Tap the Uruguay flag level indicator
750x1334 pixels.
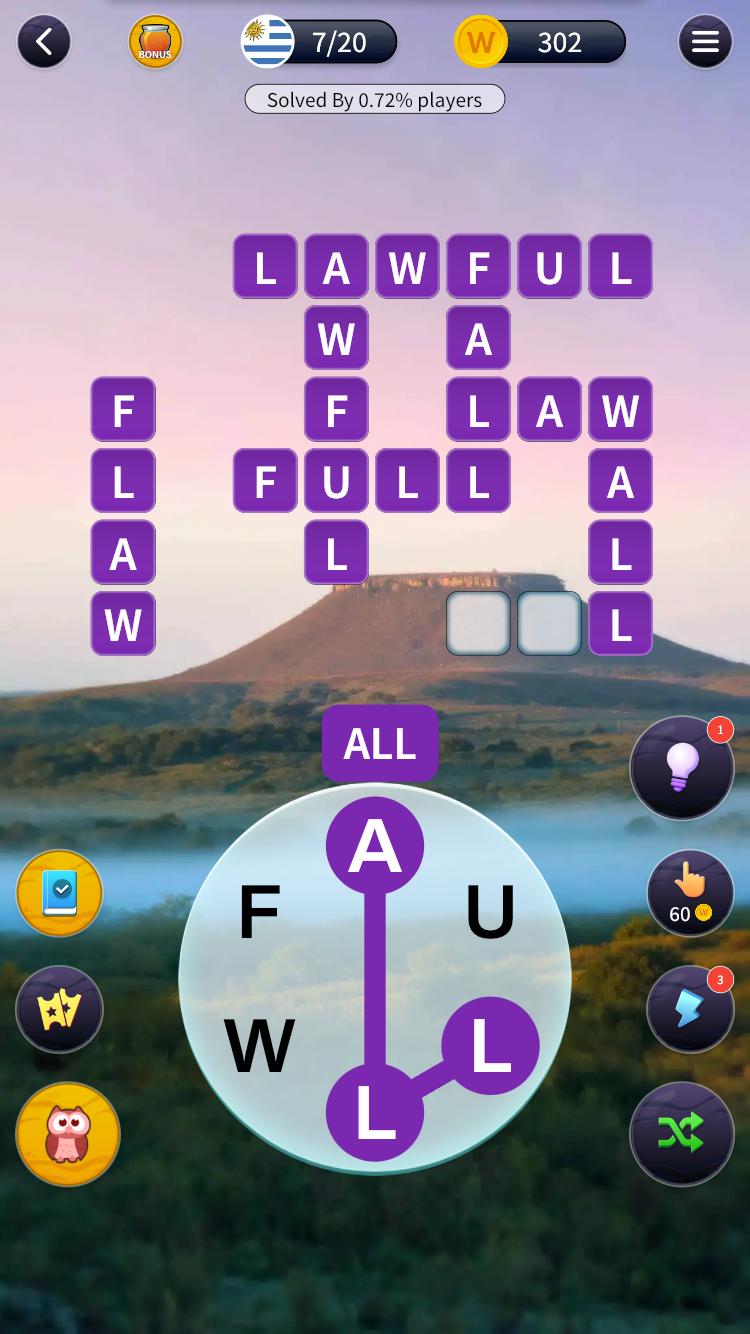[x=268, y=42]
